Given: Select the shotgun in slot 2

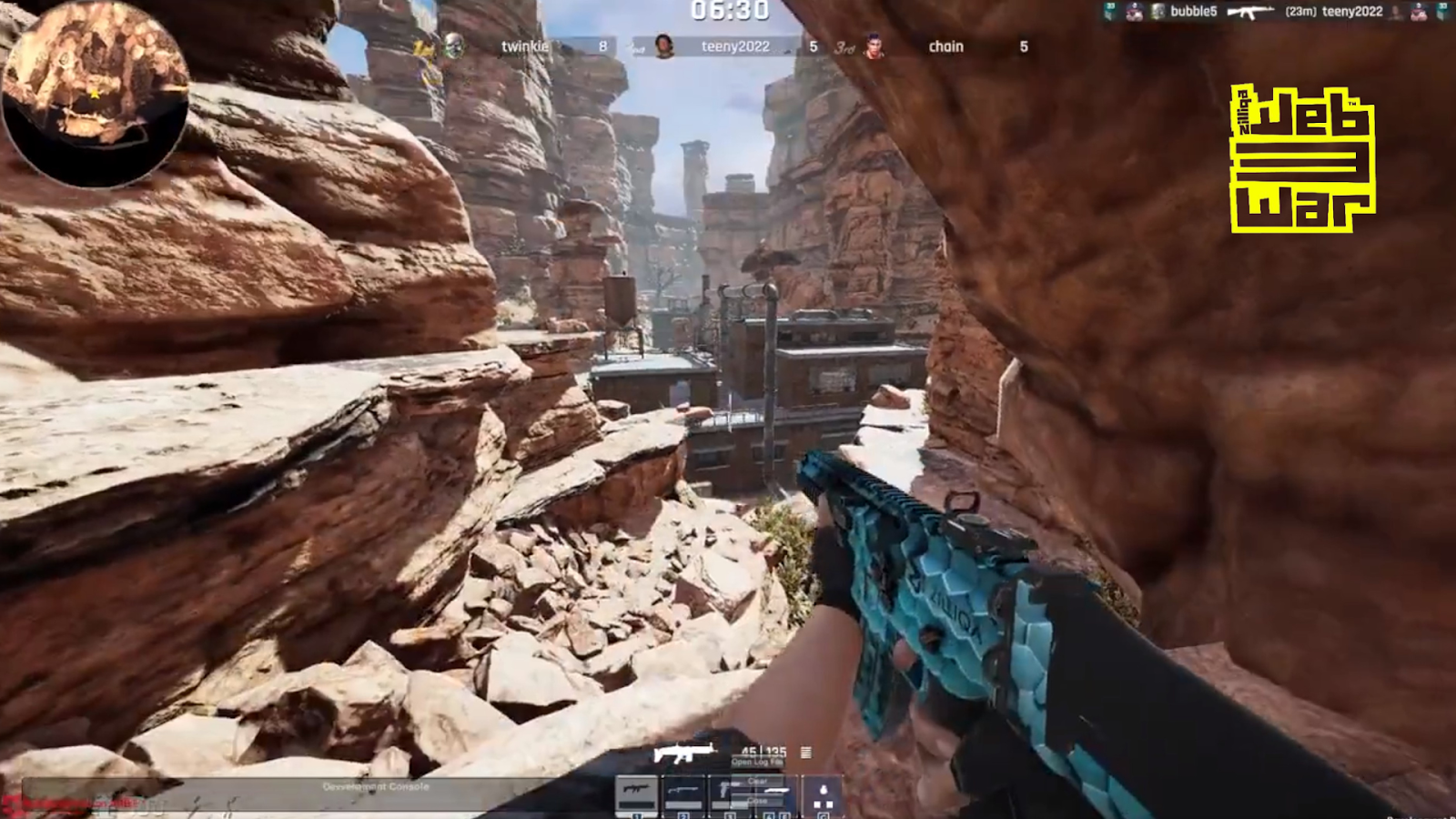Looking at the screenshot, I should click(x=682, y=790).
